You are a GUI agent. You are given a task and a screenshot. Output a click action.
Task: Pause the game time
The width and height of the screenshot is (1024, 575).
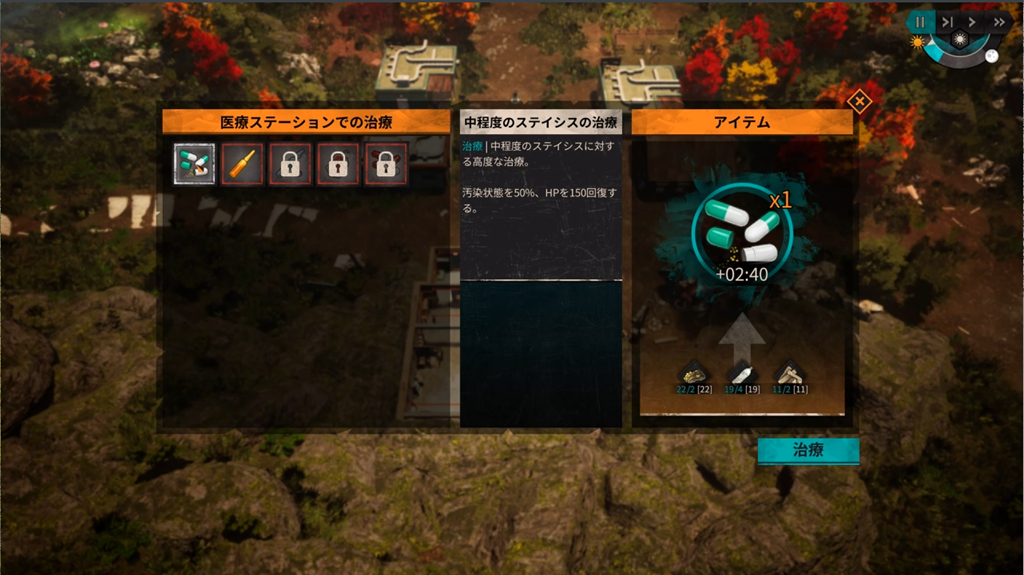921,22
